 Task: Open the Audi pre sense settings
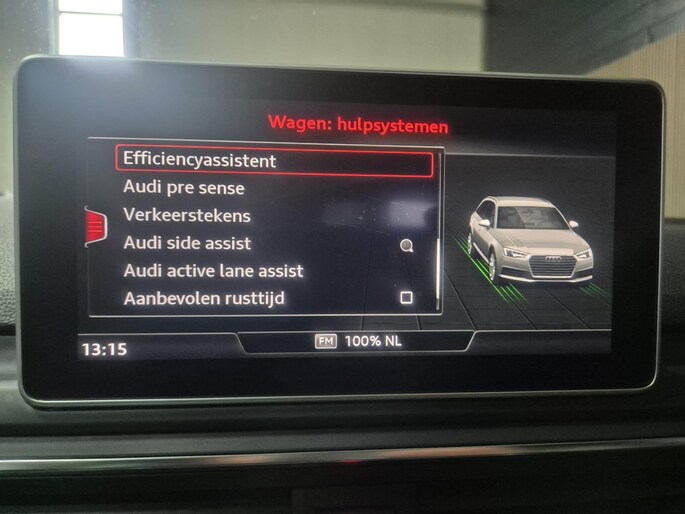(184, 188)
